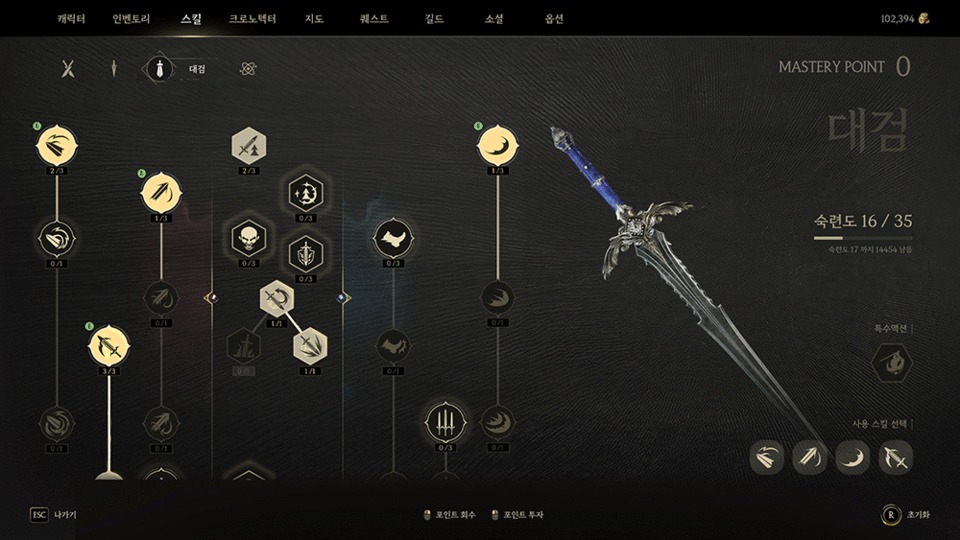Go to the 인벤토리 (Inventory) menu

tap(131, 18)
